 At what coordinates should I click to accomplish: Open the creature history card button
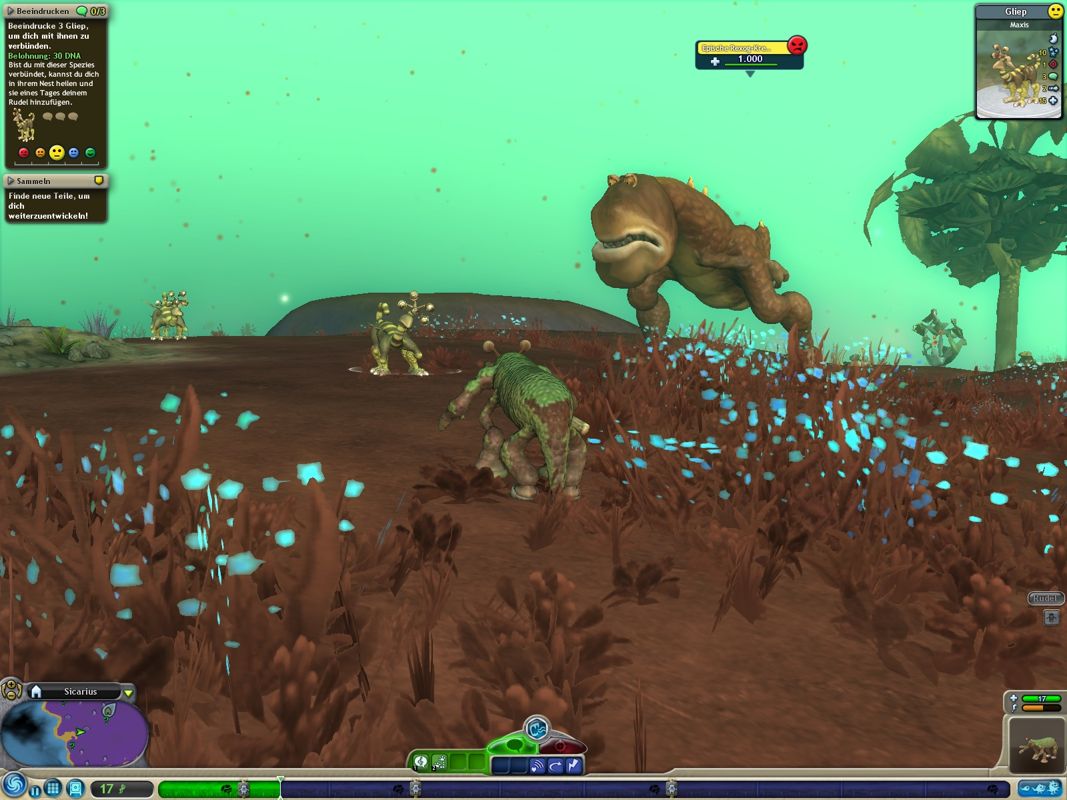point(75,788)
